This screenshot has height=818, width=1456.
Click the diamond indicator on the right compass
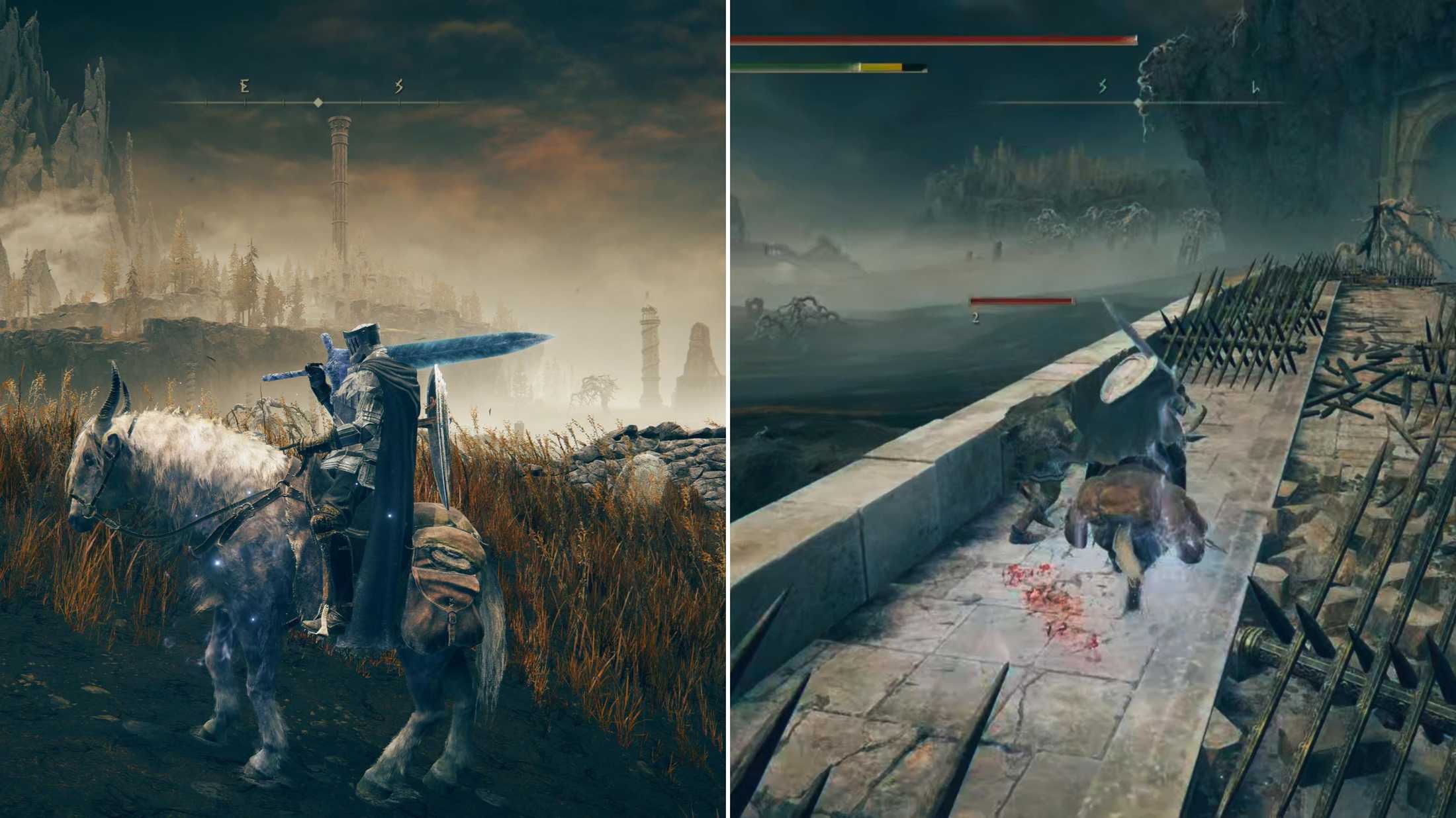(1137, 103)
